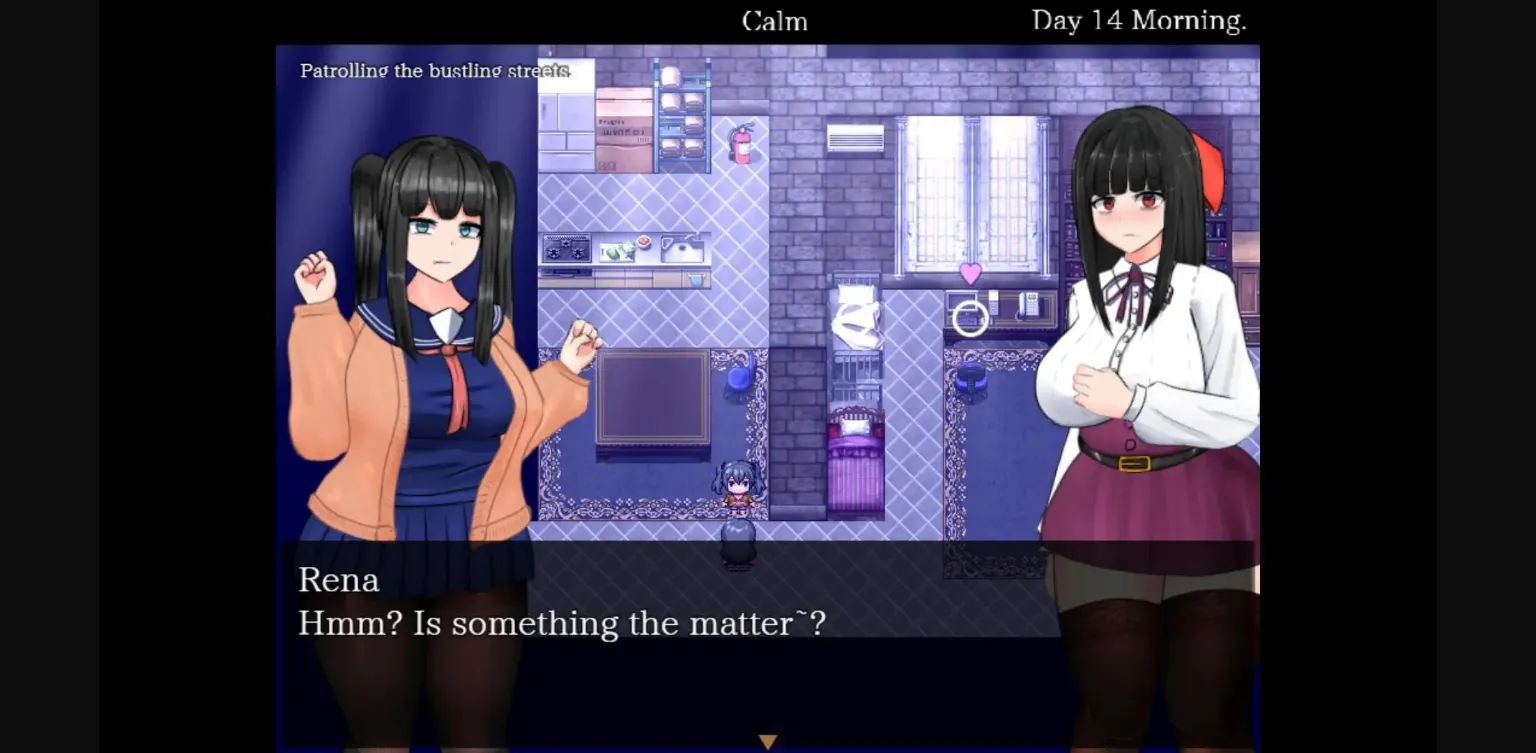Click Rena's name in the dialogue box
This screenshot has height=753, width=1536.
tap(339, 580)
